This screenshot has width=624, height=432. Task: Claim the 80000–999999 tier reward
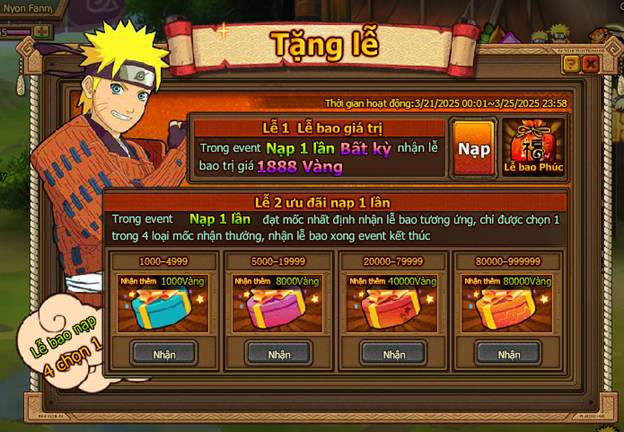508,353
